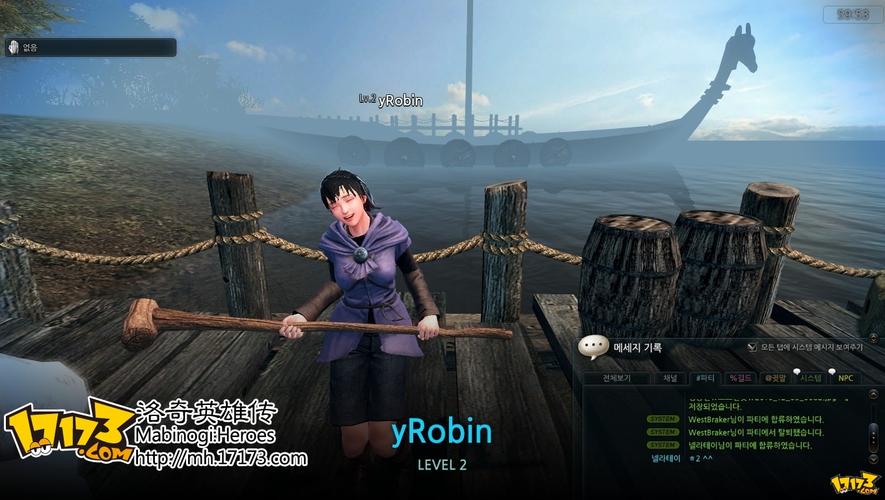Screen dimensions: 885x500
Task: Click the speech bubble message log icon
Action: pyautogui.click(x=594, y=346)
